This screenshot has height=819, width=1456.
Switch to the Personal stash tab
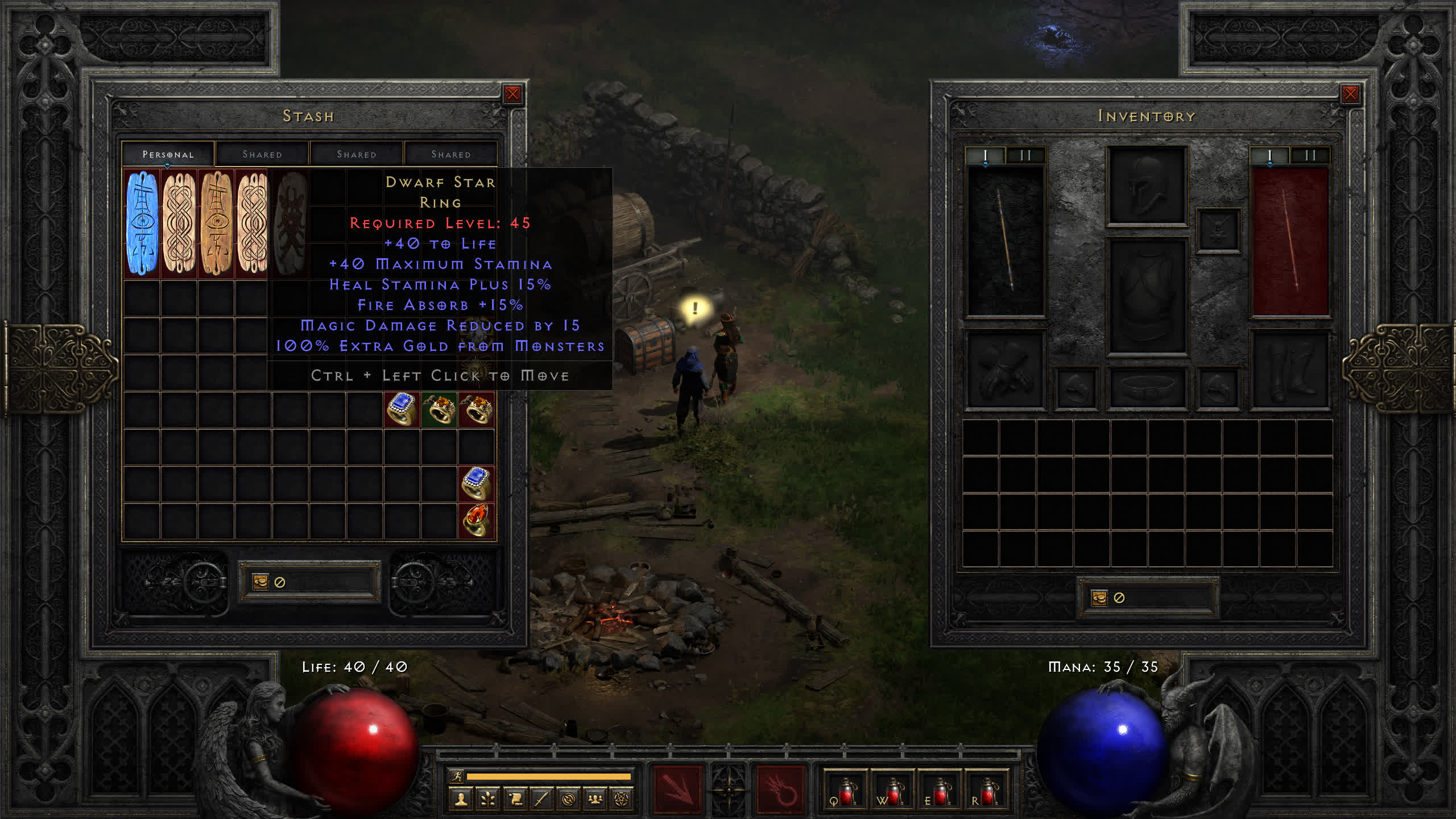click(x=168, y=154)
